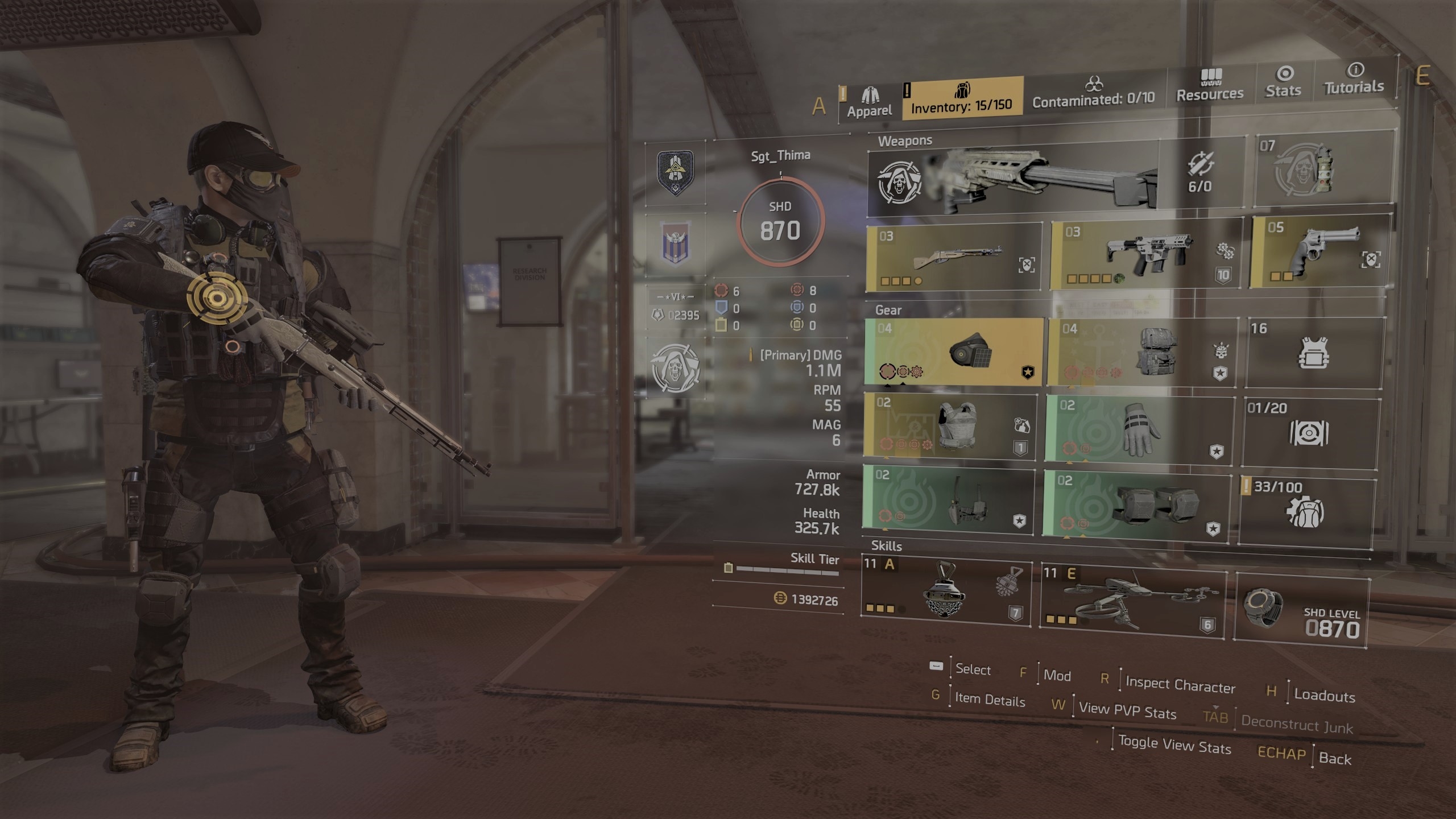The height and width of the screenshot is (819, 1456).
Task: Open the armor kits slot showing 16
Action: point(1314,354)
